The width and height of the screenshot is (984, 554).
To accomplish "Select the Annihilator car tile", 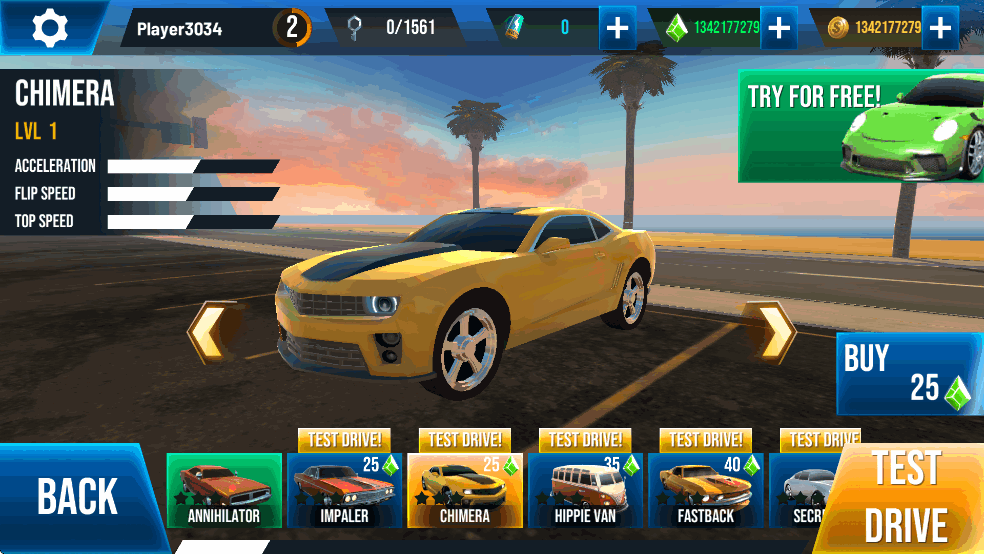I will tap(224, 490).
